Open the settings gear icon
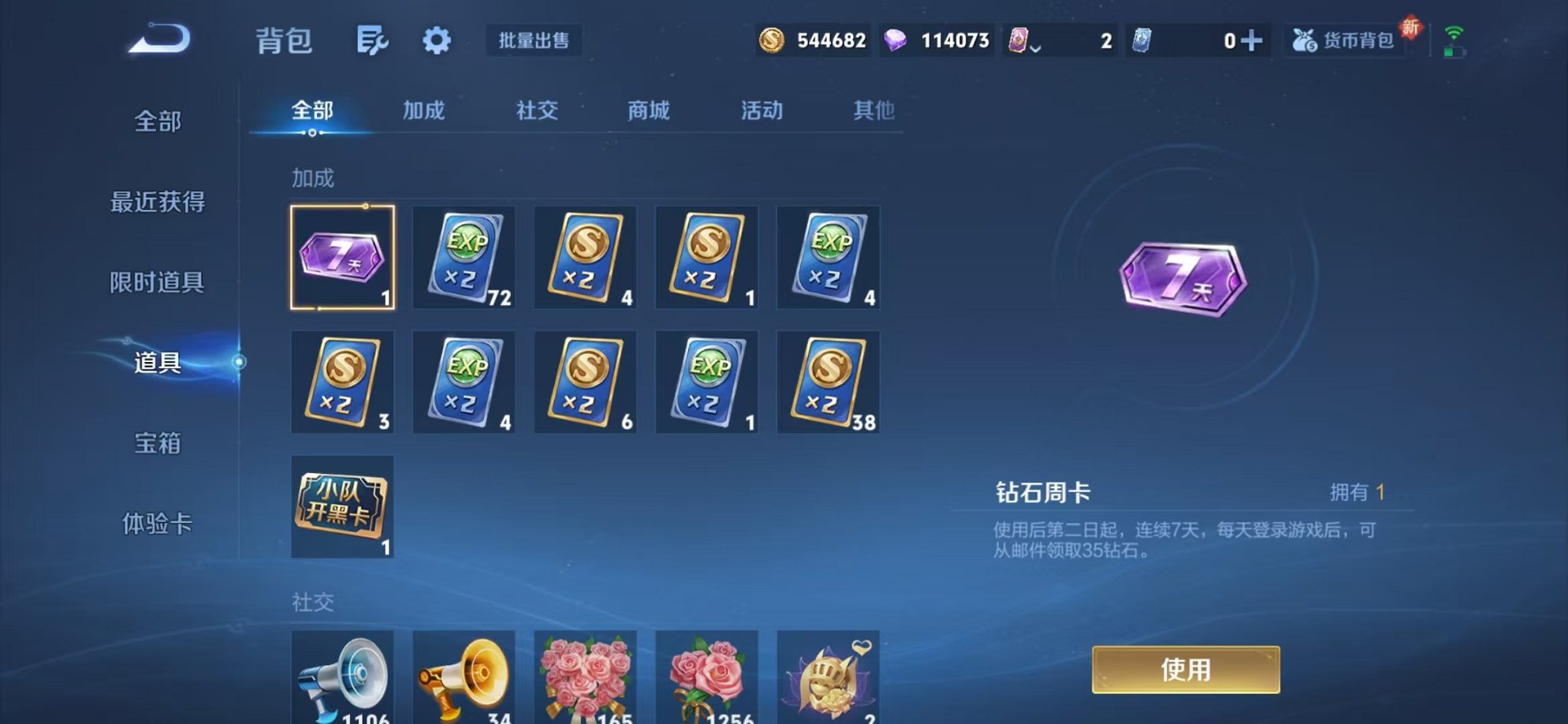The width and height of the screenshot is (1568, 724). (x=437, y=41)
